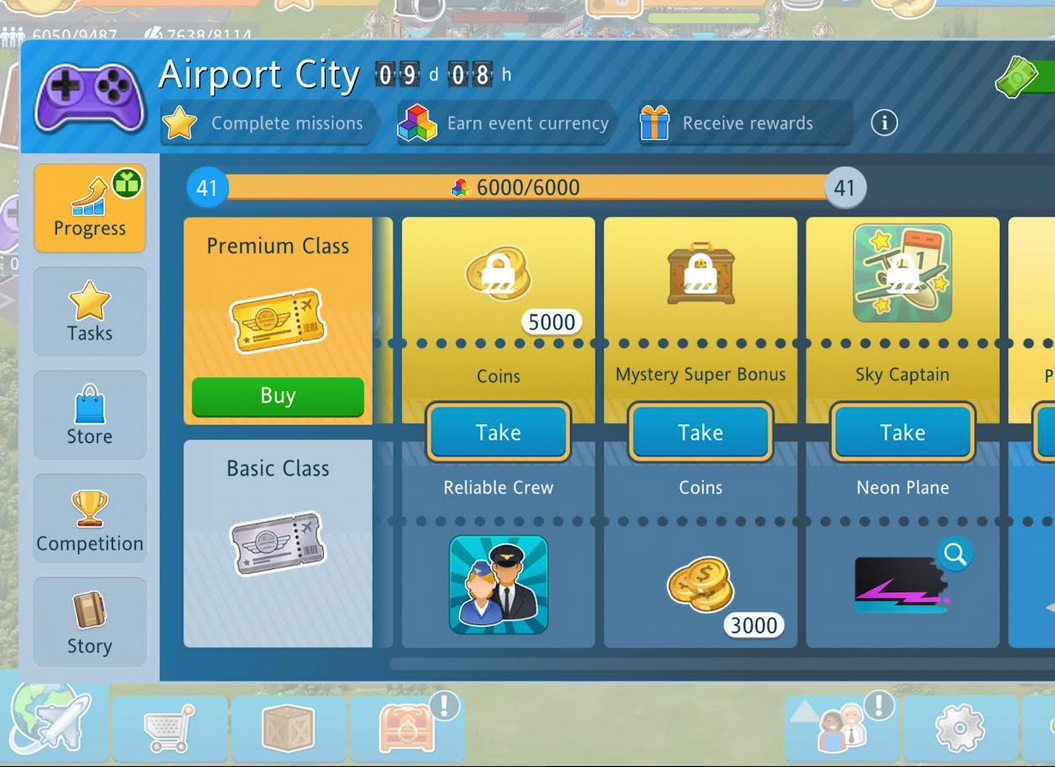The image size is (1055, 767).
Task: Buy the Premium Class ticket
Action: 277,396
